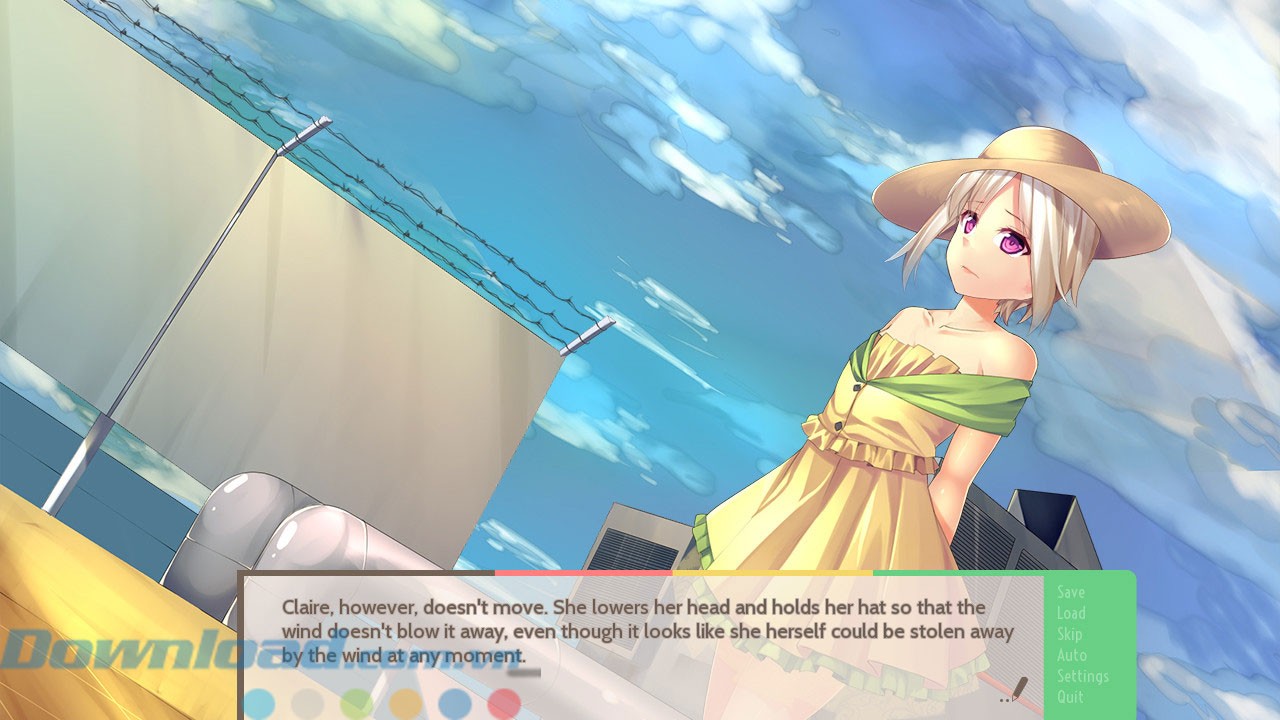Open the Save screen
This screenshot has width=1280, height=720.
(1071, 591)
